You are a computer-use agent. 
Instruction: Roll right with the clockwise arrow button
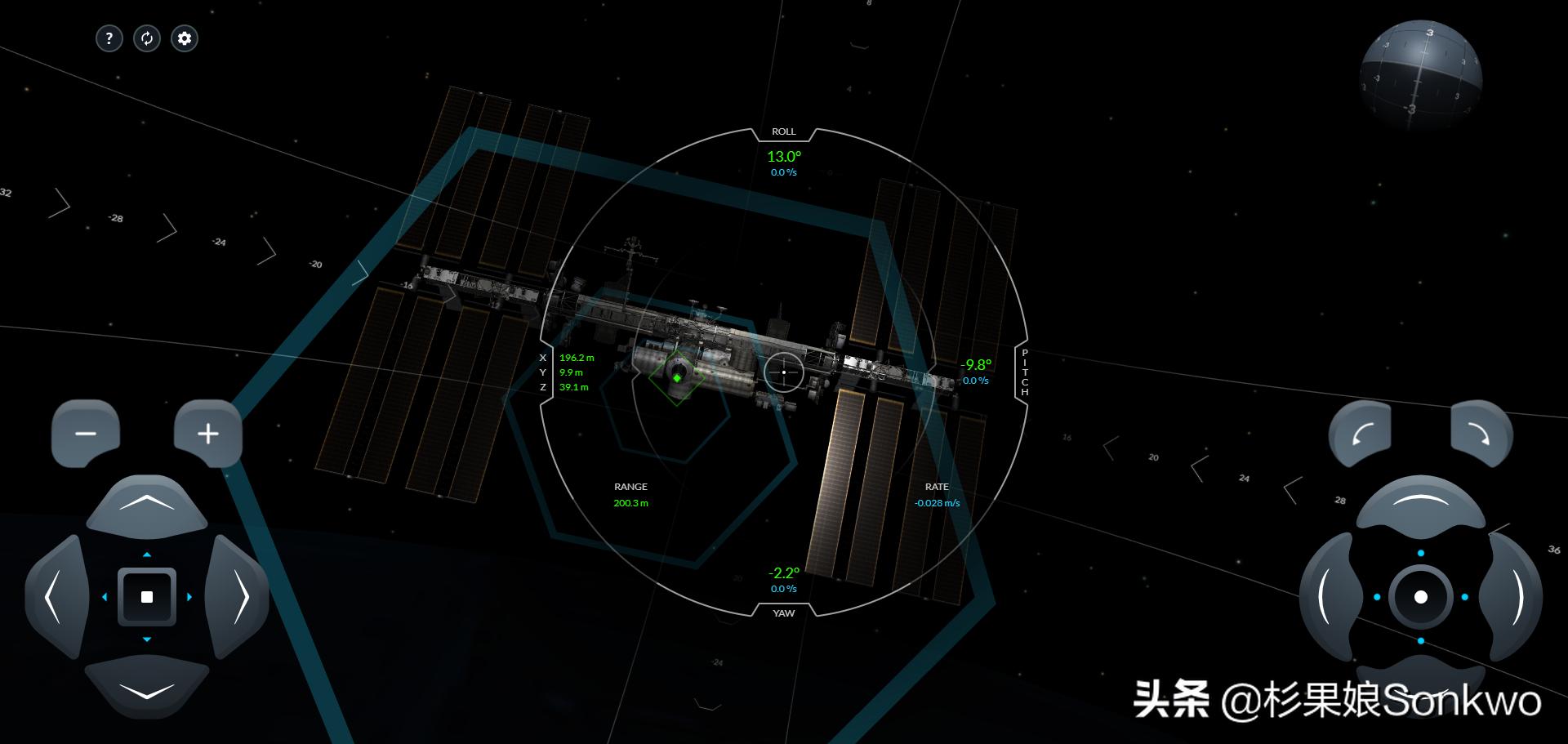pos(1481,434)
